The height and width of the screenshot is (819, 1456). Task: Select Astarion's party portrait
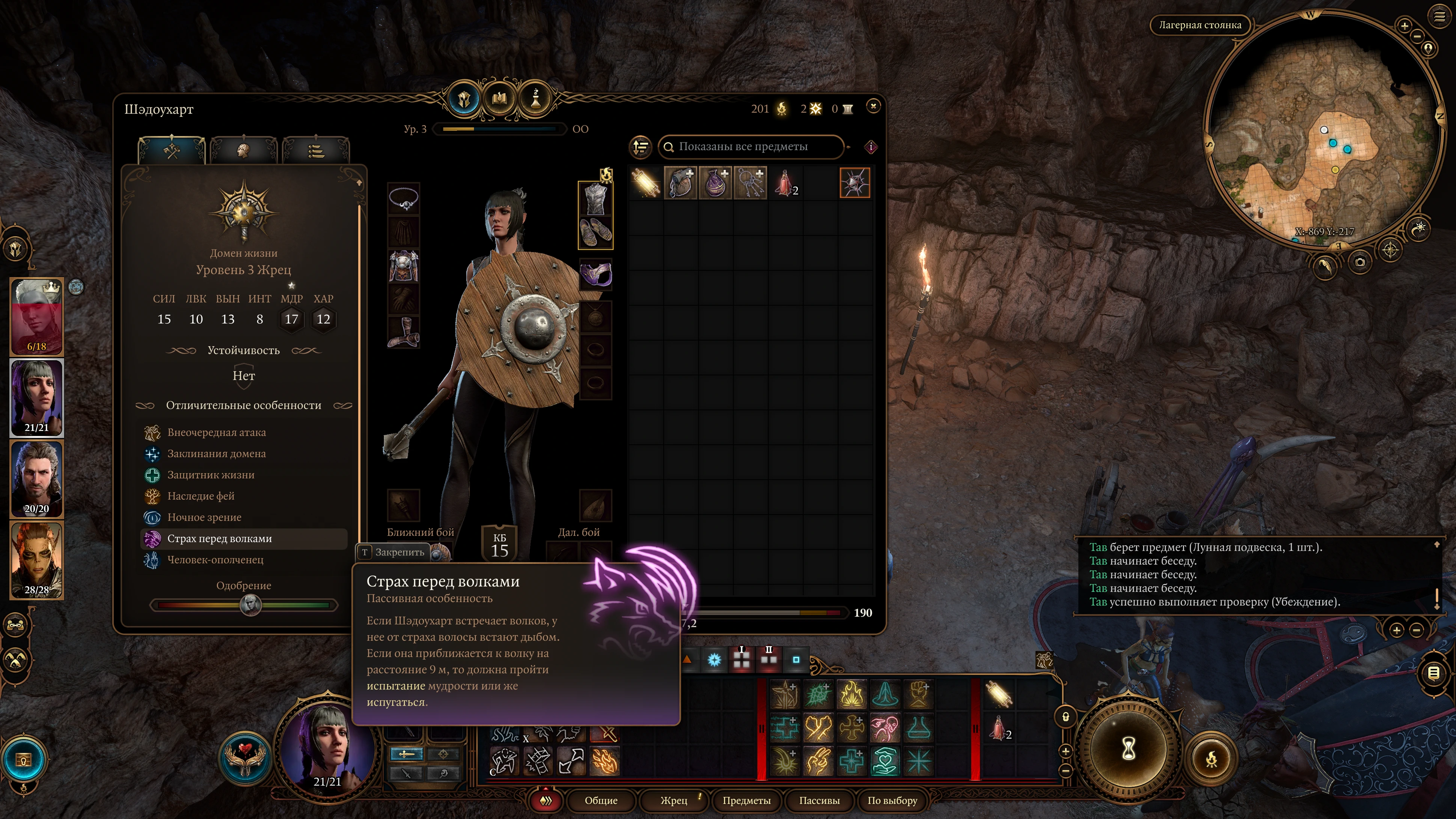tap(37, 317)
